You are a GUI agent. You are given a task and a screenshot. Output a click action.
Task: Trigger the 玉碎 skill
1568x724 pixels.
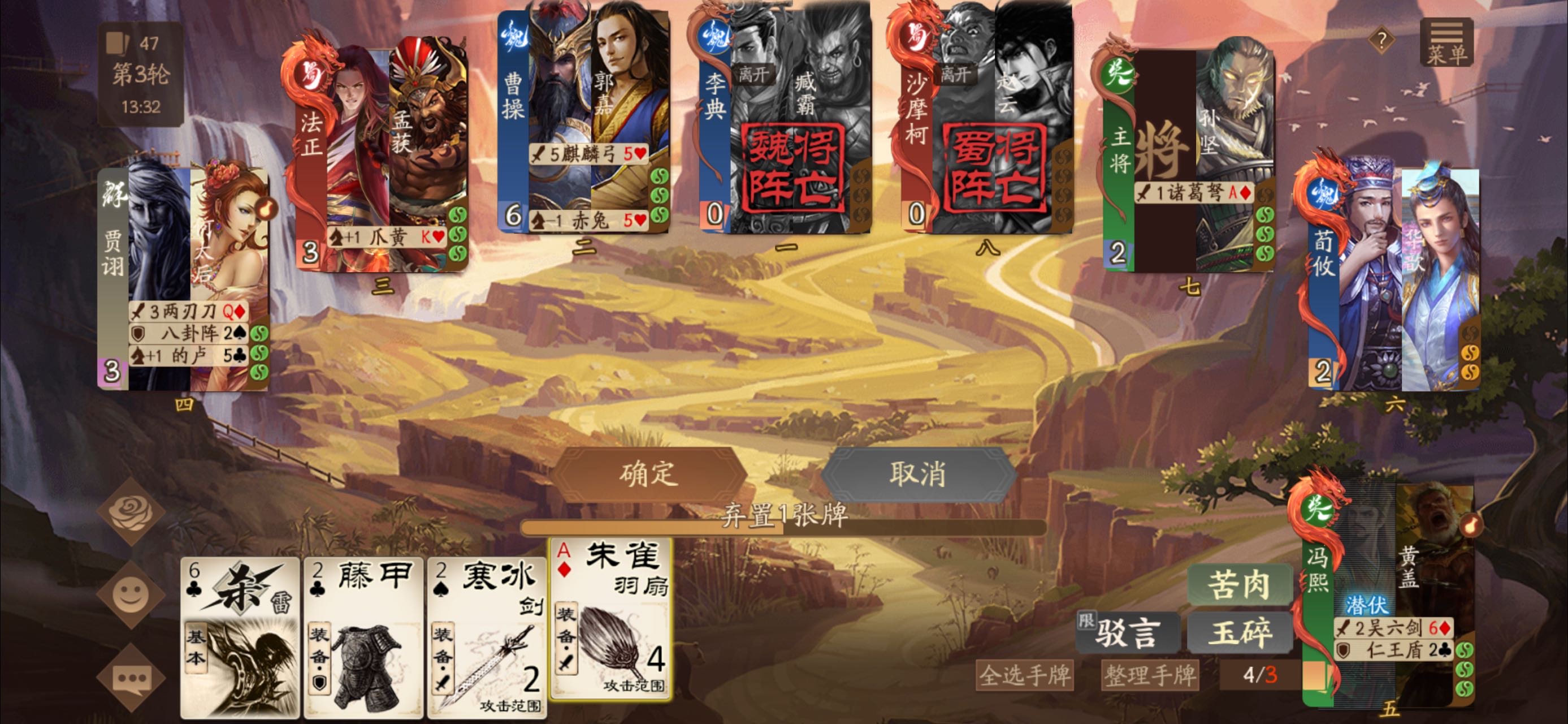tap(1239, 632)
